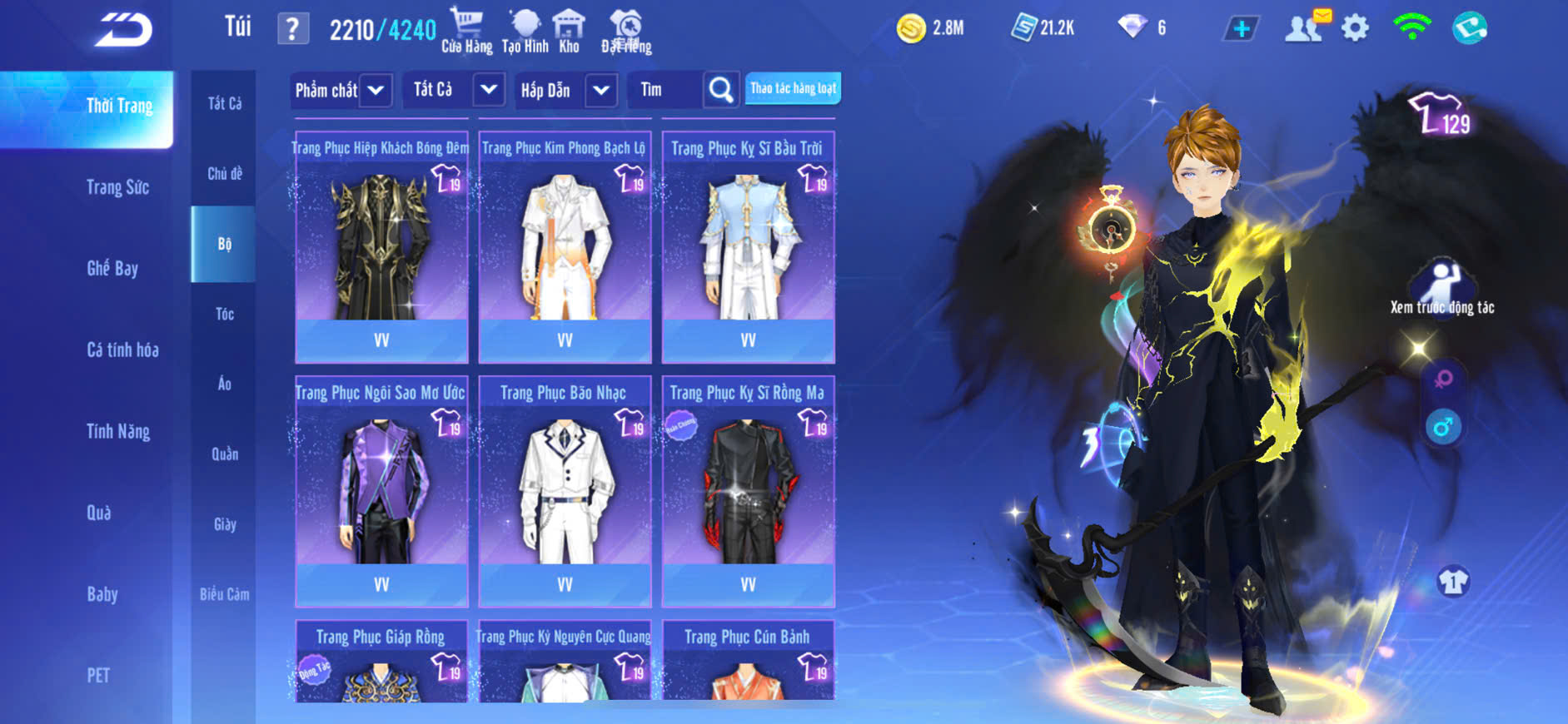
Task: Open the friends and mail icon
Action: 1306,27
